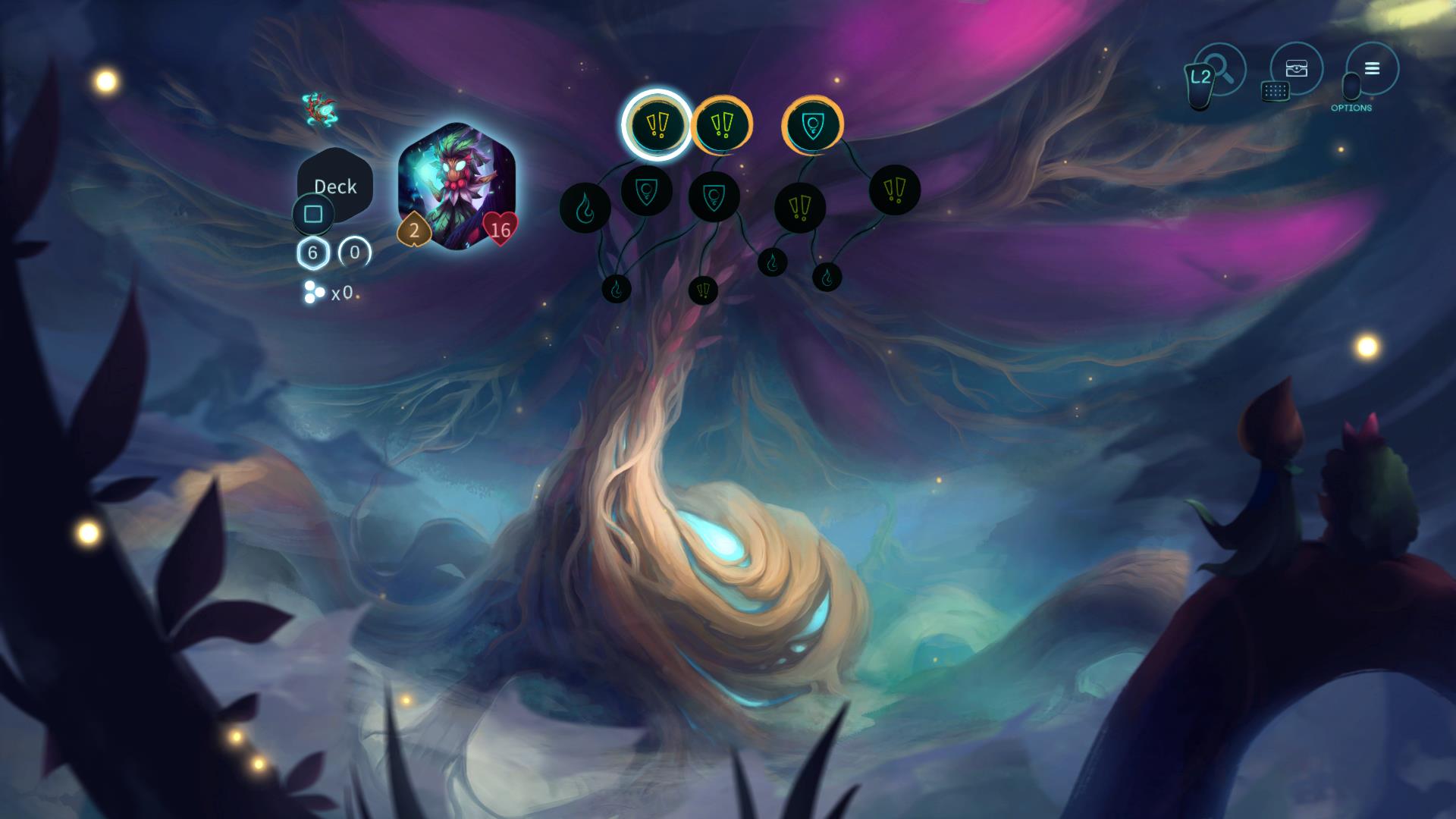The height and width of the screenshot is (819, 1456).
Task: Choose the orange-ringed double exclamation node
Action: coord(722,124)
